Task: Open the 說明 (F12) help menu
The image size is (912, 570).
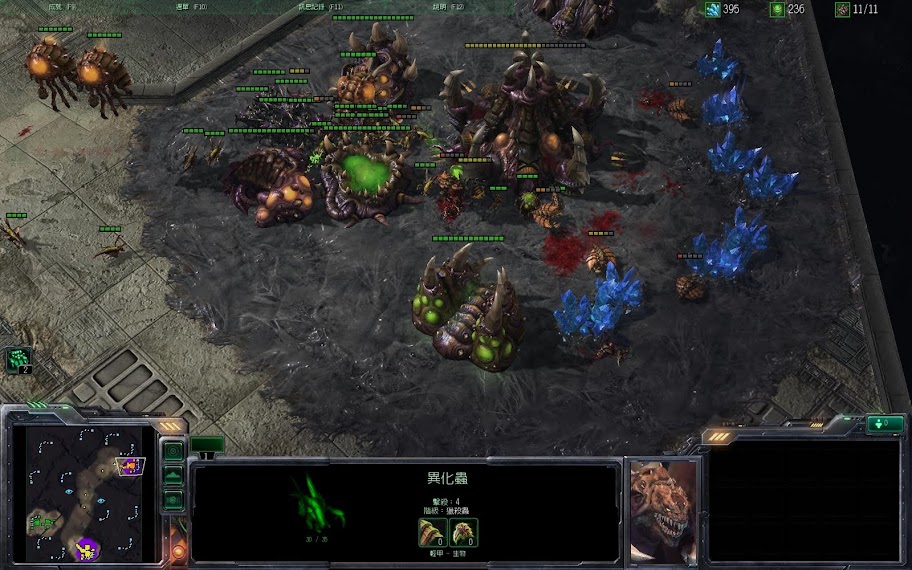Action: [x=447, y=6]
